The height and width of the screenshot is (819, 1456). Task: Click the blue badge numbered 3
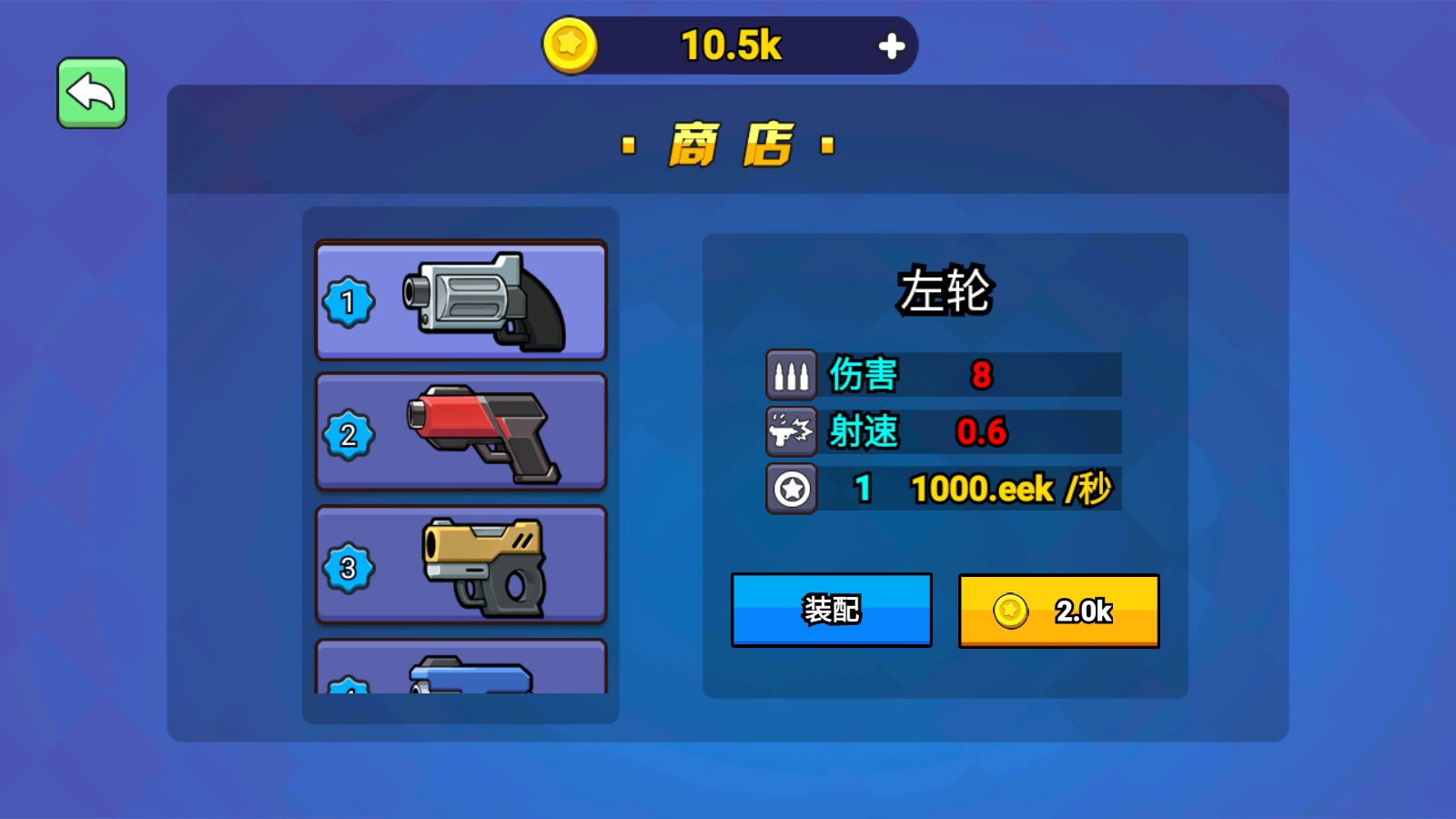point(349,567)
